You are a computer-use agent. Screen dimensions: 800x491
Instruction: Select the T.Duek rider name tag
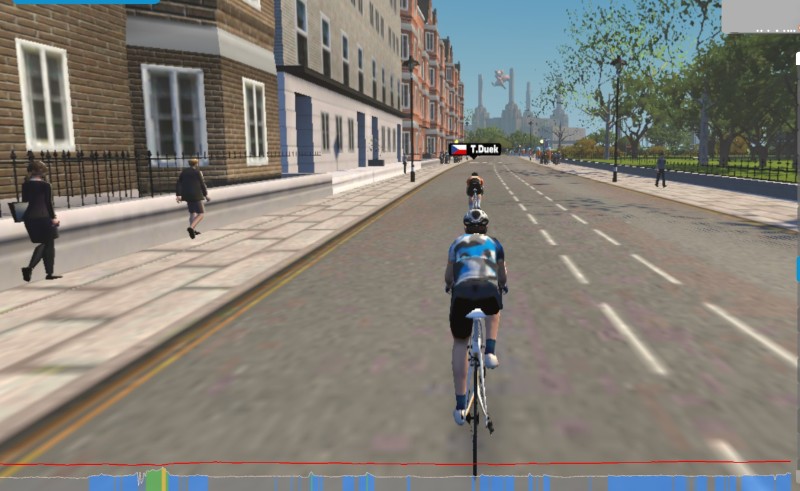474,149
